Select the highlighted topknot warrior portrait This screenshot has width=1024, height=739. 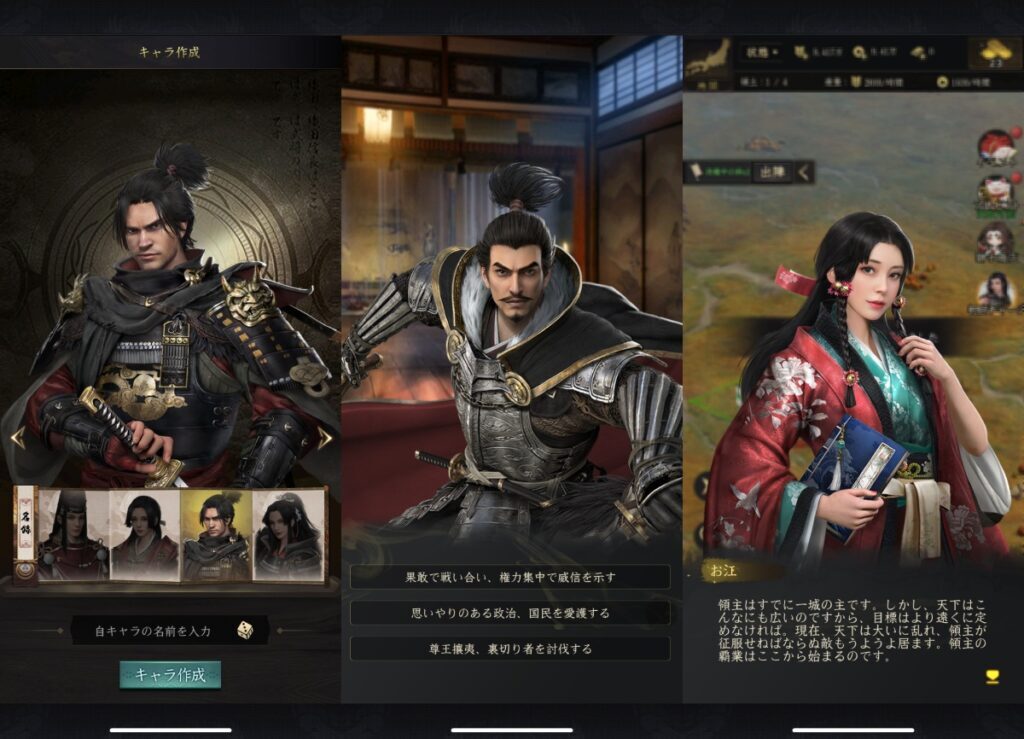tap(216, 534)
